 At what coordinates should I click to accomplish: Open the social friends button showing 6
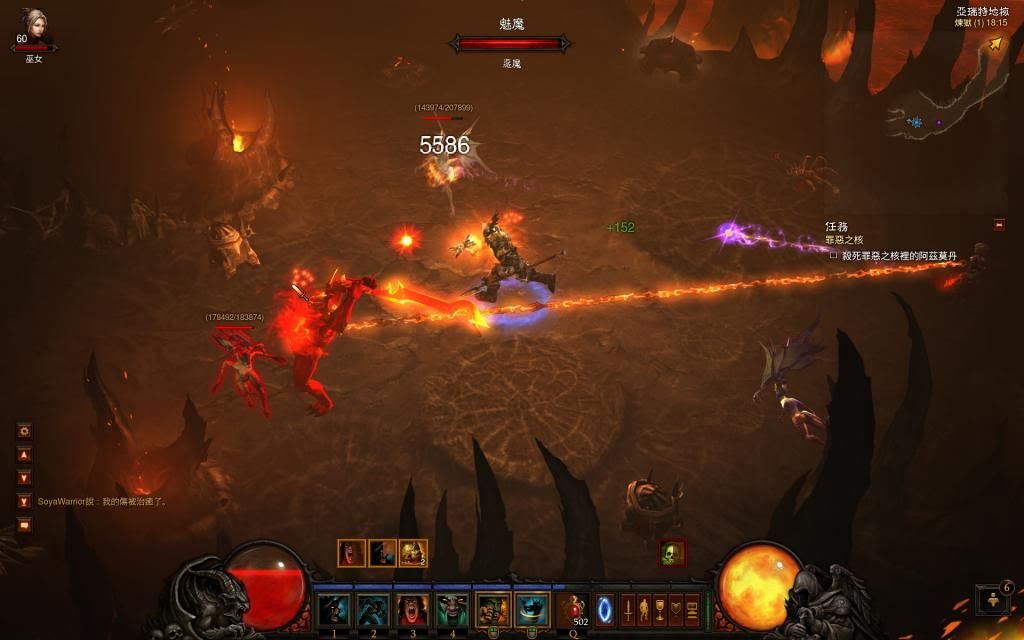(x=993, y=598)
